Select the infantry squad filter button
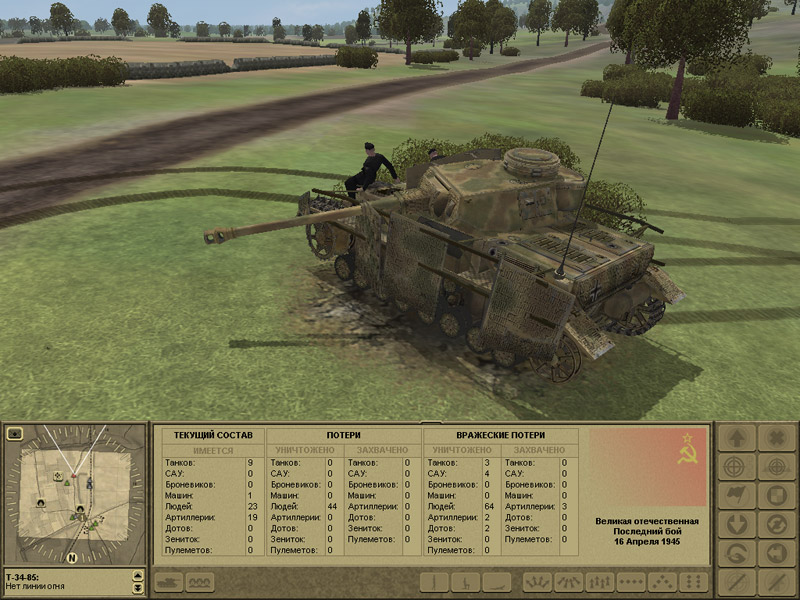This screenshot has height=600, width=800. pyautogui.click(x=199, y=582)
